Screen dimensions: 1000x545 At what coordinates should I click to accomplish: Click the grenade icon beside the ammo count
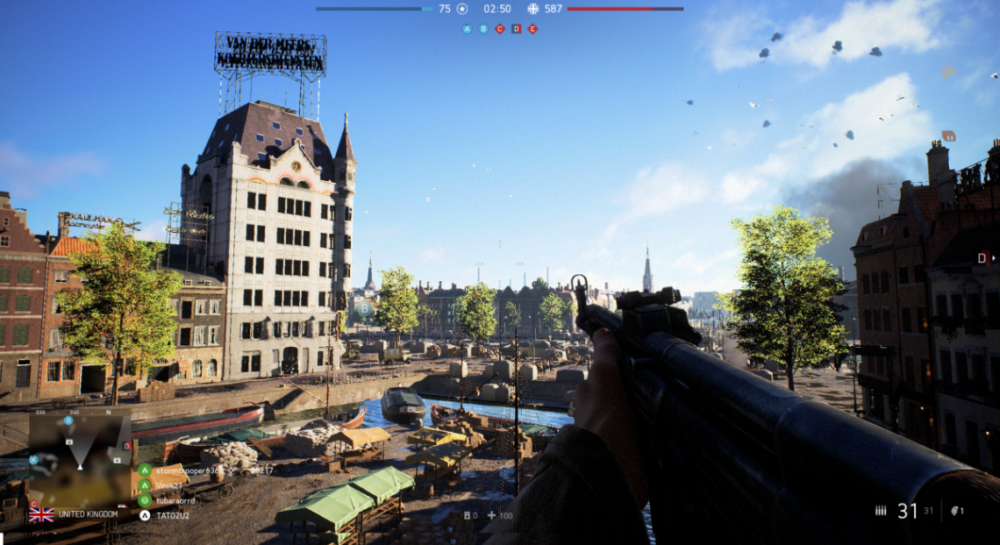[956, 511]
